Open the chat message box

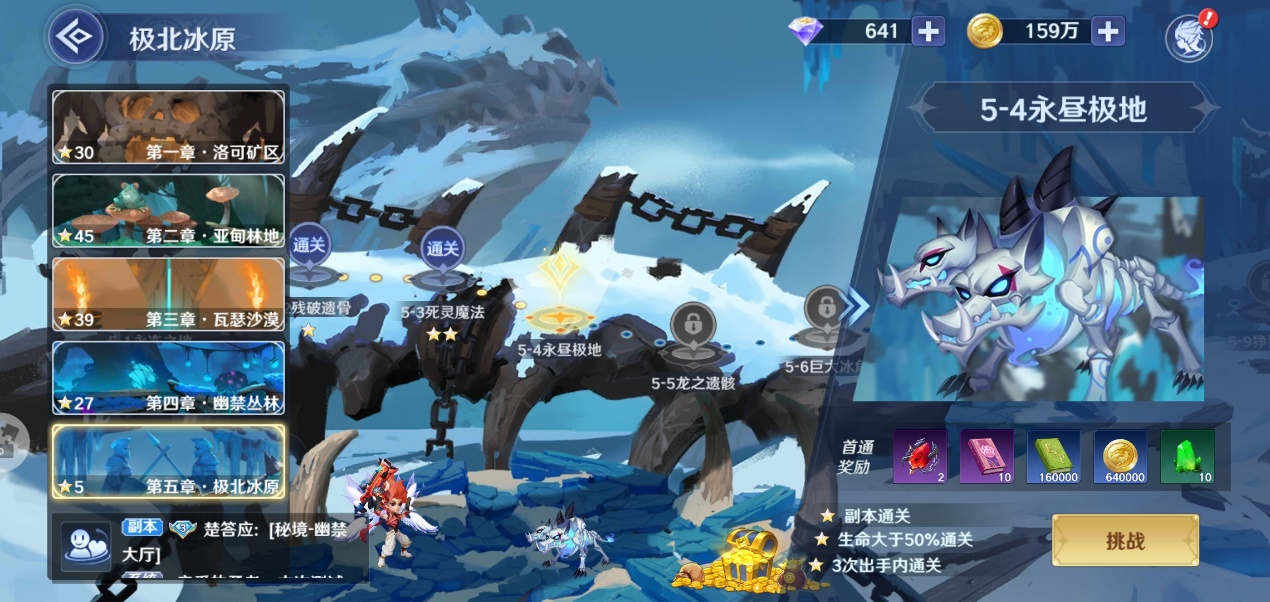[210, 545]
